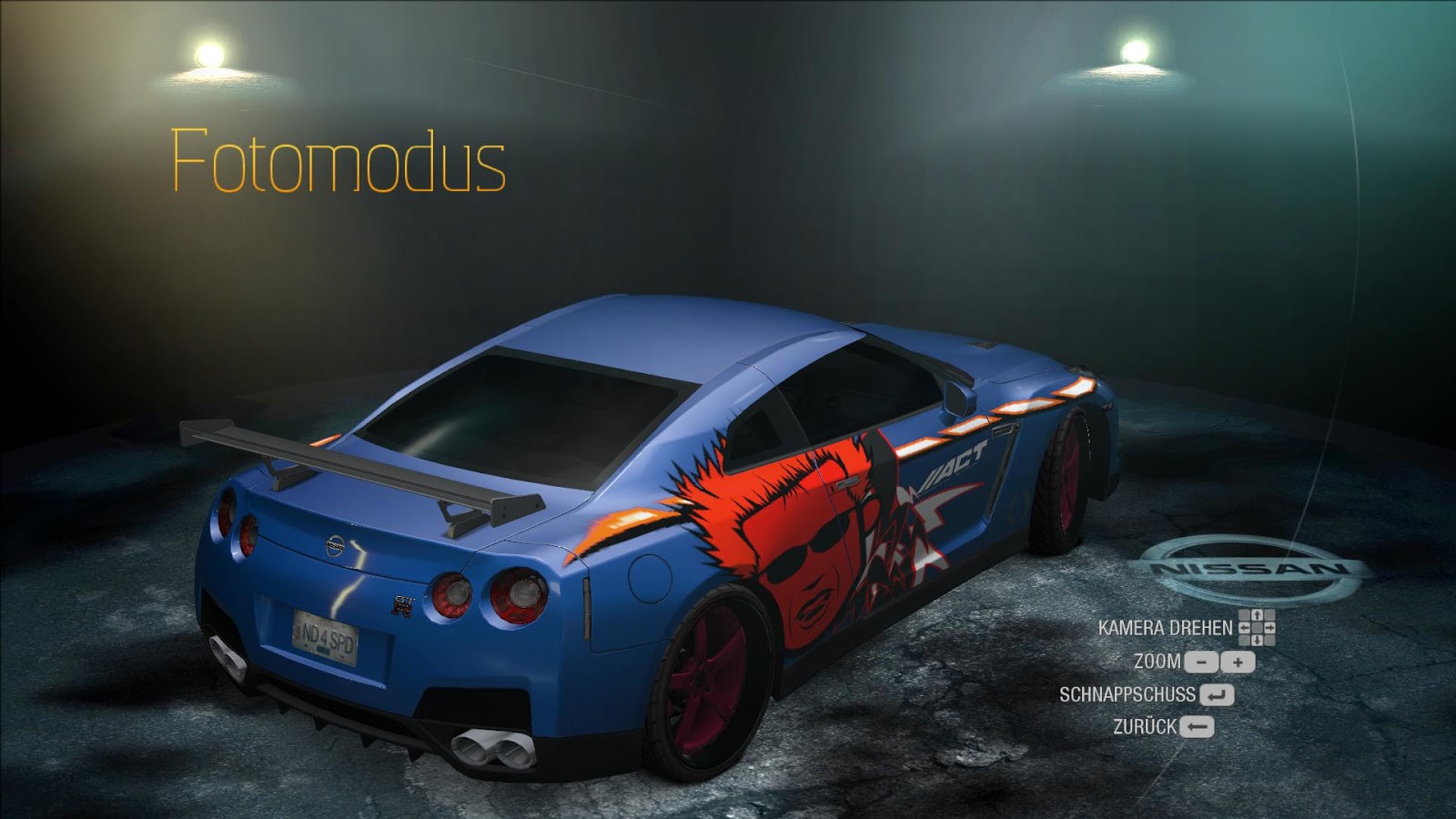Click the KAMERA DREHEN label

(1164, 627)
